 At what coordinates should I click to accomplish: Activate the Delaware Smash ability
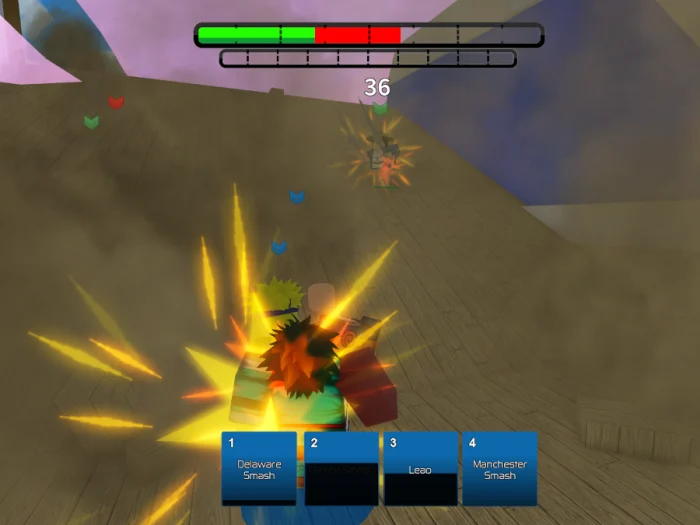pos(259,468)
